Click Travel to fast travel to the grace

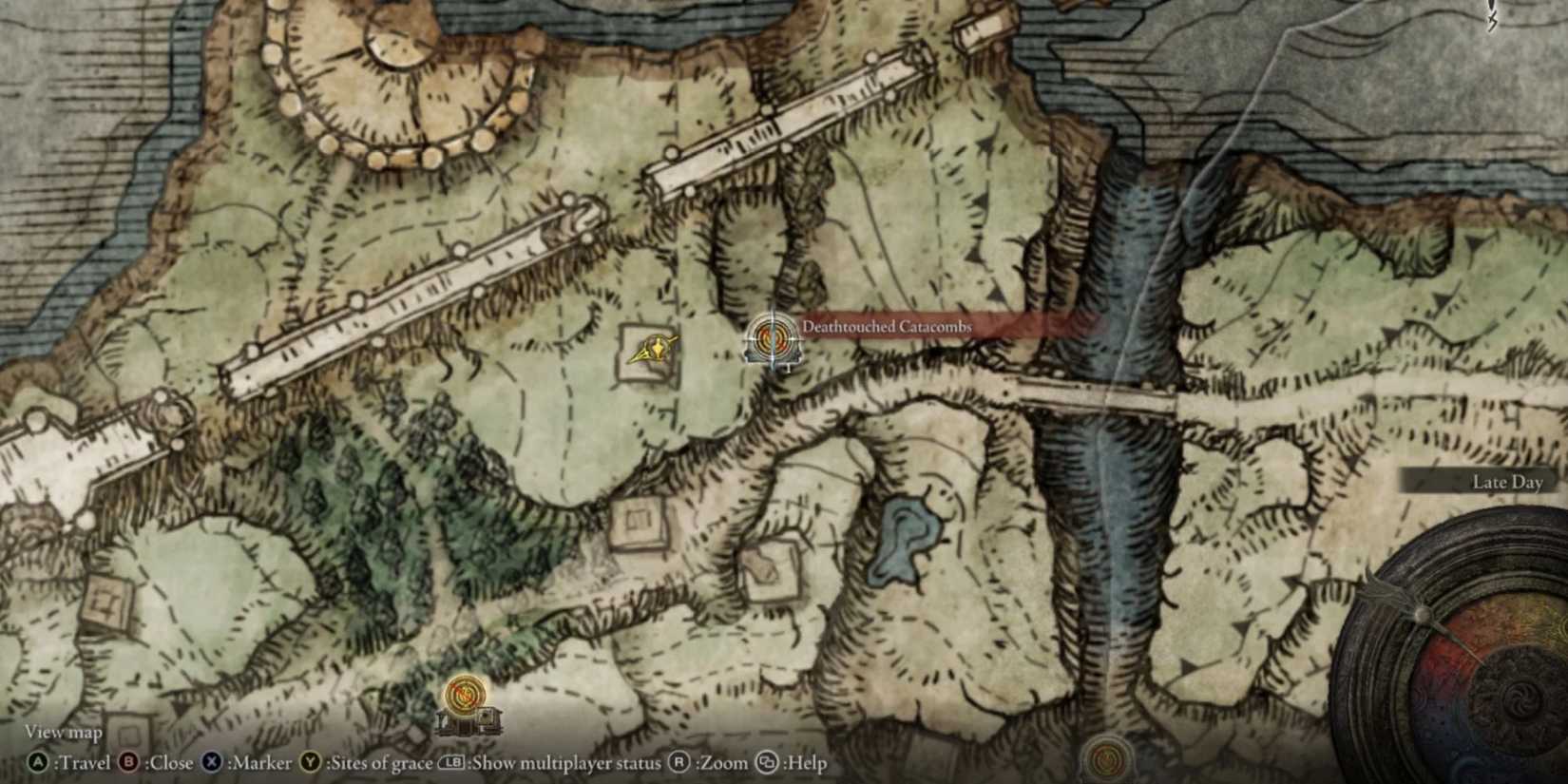pyautogui.click(x=38, y=763)
